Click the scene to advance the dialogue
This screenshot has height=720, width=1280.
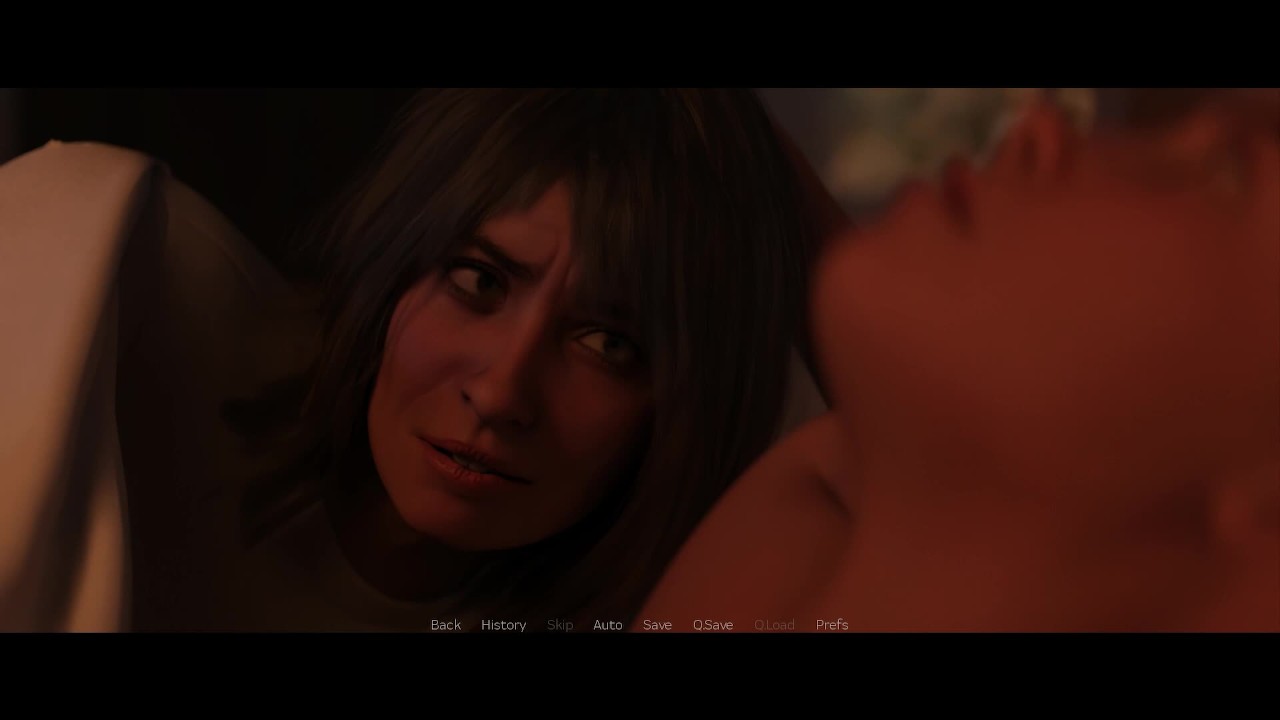point(640,350)
